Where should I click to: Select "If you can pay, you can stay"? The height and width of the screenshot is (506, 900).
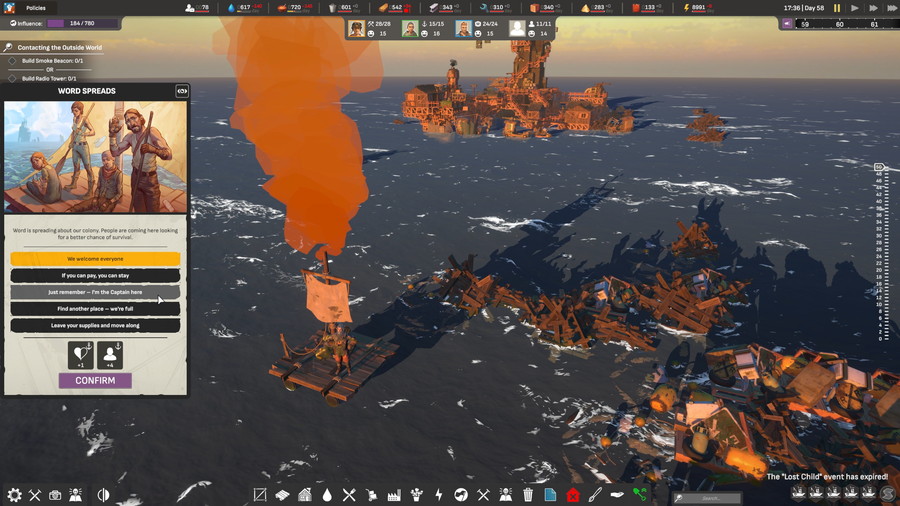coord(95,275)
